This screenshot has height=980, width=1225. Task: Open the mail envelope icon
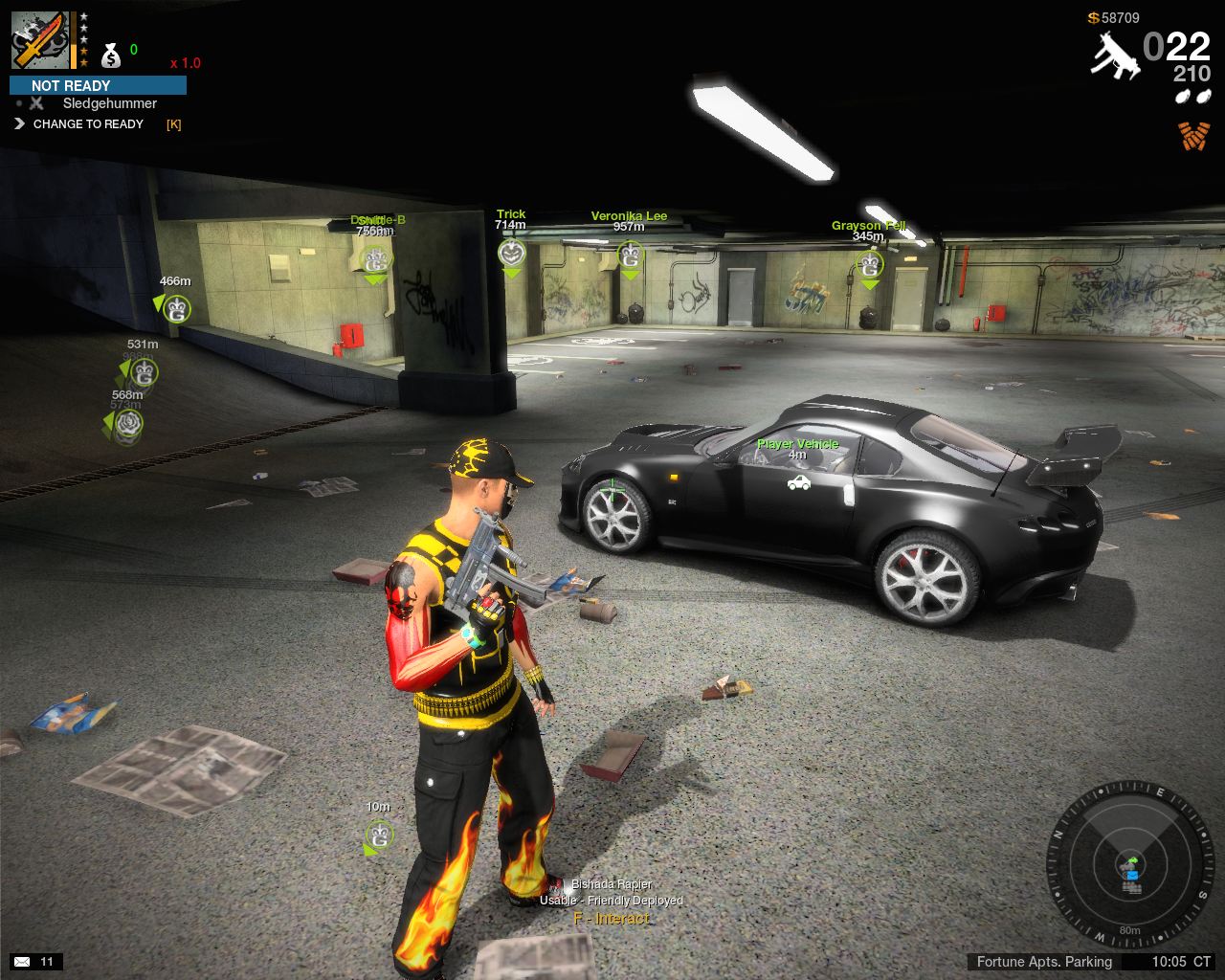click(x=22, y=961)
